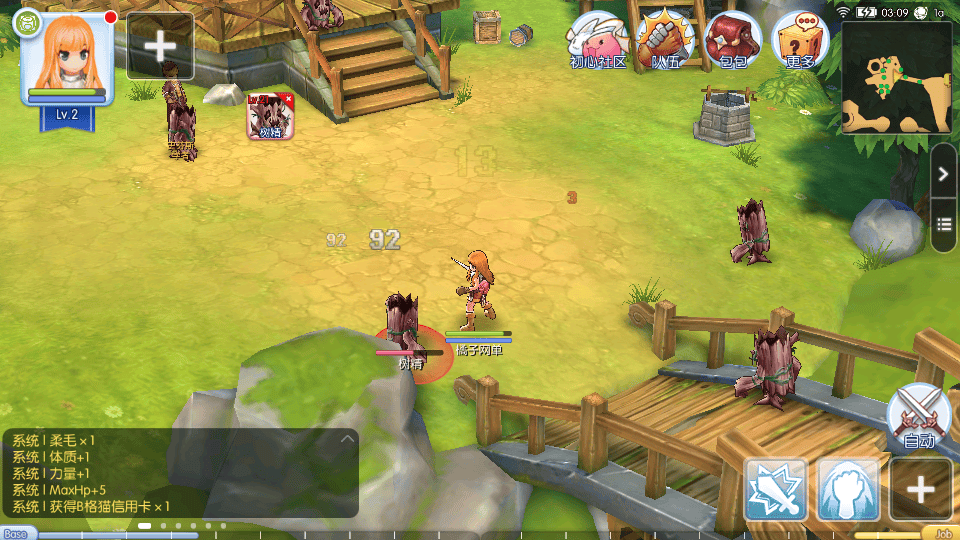The width and height of the screenshot is (960, 540).
Task: Expand the system chat log chevron
Action: (x=347, y=438)
